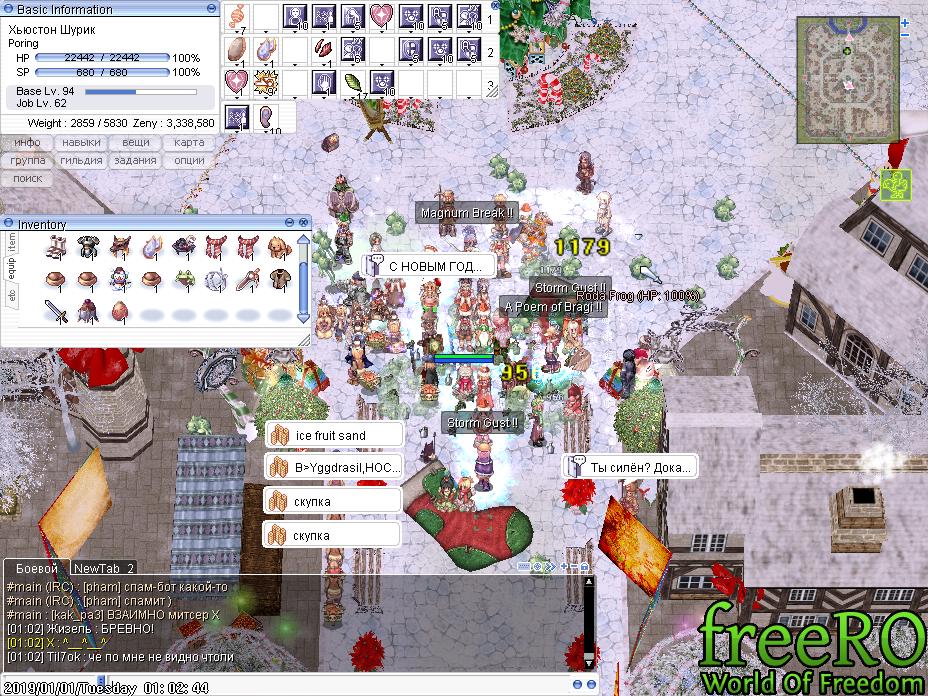928x696 pixels.
Task: Select the sword item in inventory
Action: click(57, 311)
